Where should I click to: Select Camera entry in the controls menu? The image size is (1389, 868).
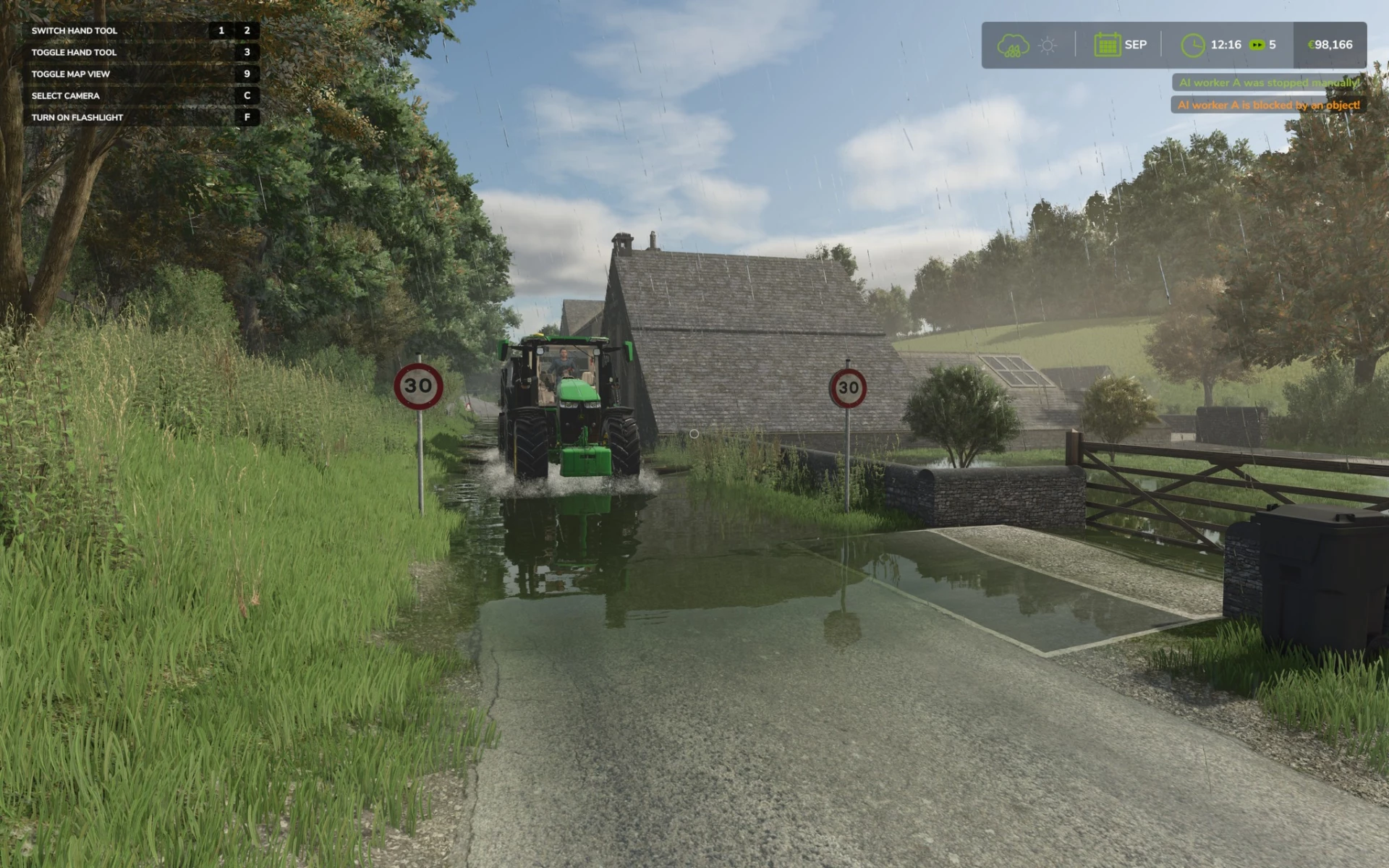coord(64,95)
